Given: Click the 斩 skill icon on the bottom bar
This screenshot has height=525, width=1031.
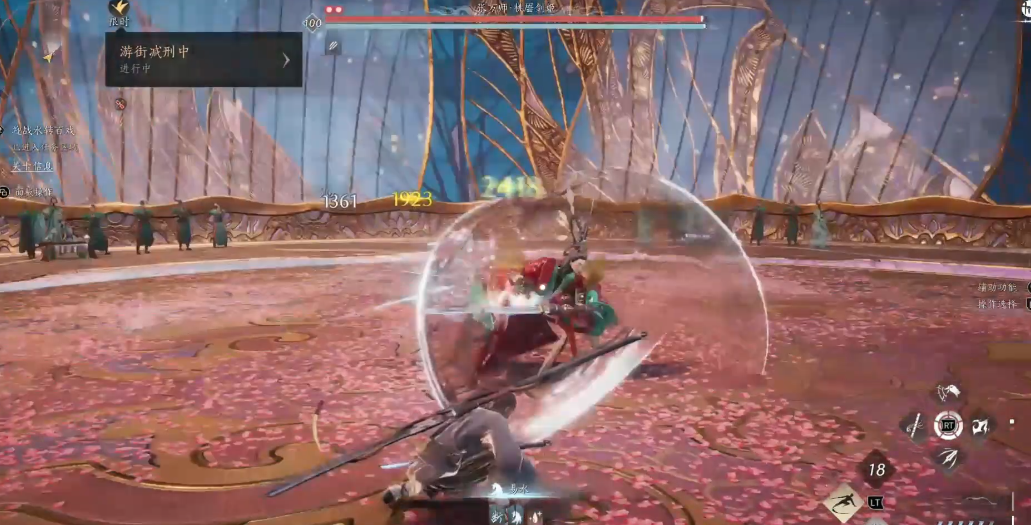Looking at the screenshot, I should pyautogui.click(x=496, y=516).
